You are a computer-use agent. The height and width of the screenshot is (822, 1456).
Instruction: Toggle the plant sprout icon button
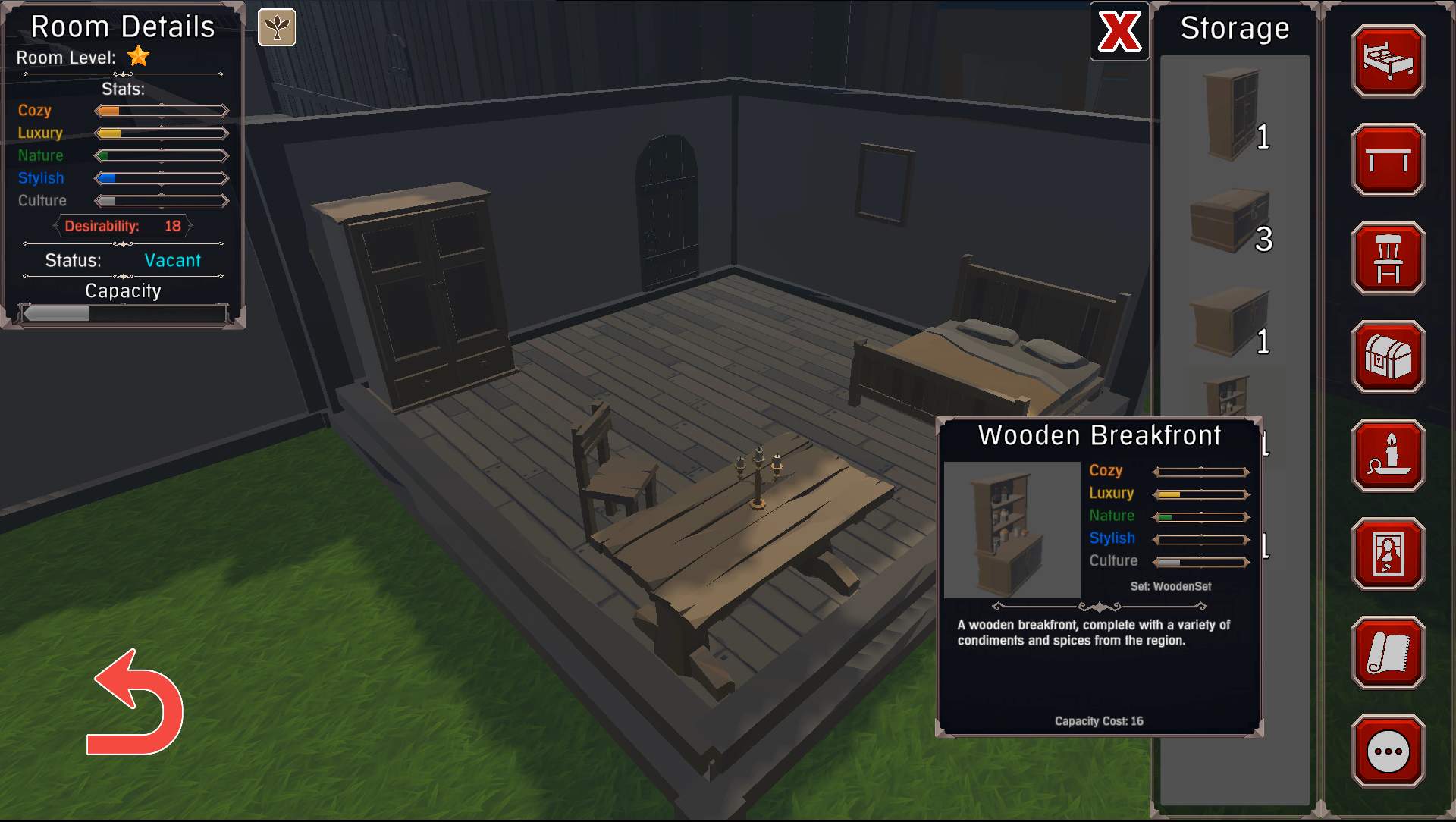(x=277, y=28)
